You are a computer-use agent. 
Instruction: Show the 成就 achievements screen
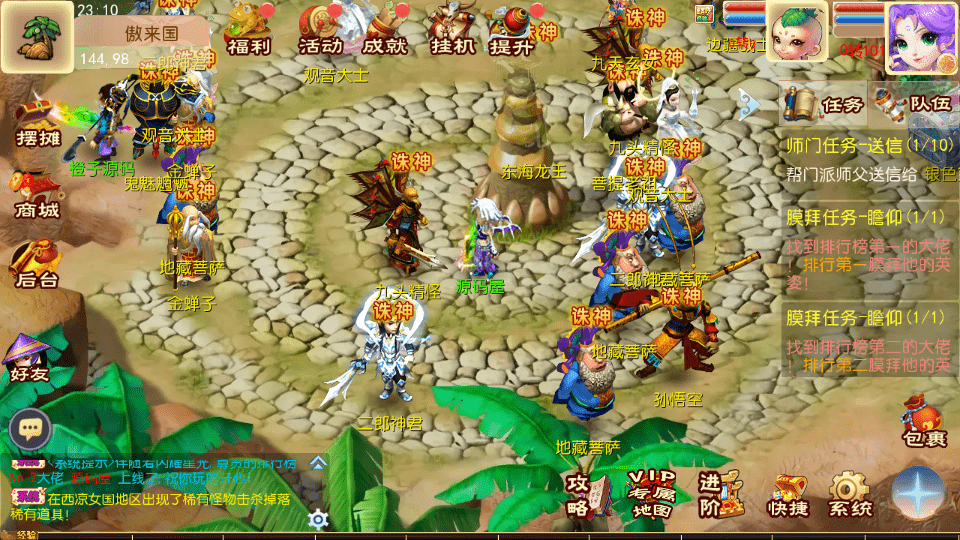(385, 30)
